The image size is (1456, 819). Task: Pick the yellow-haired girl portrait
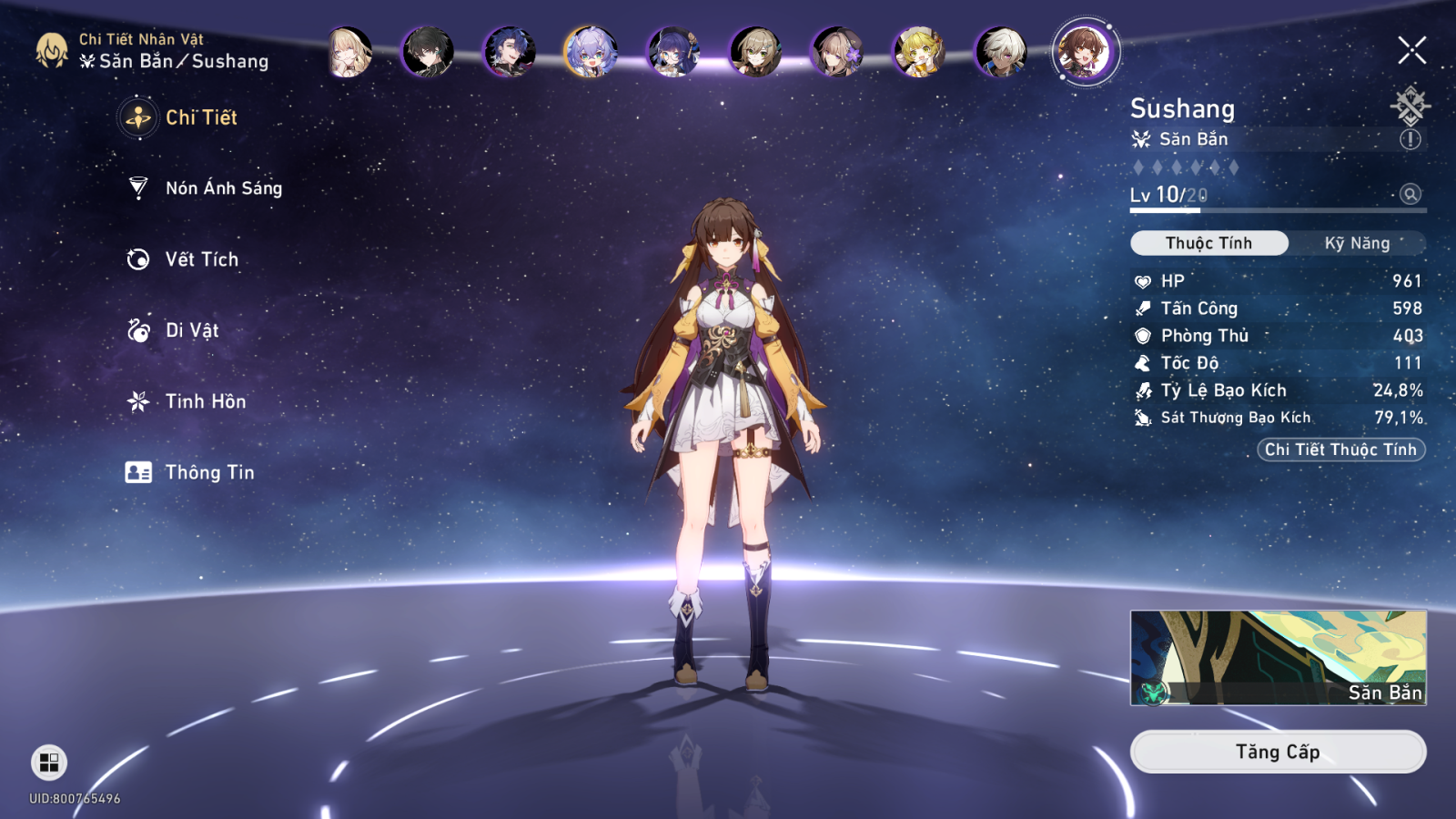coord(919,51)
